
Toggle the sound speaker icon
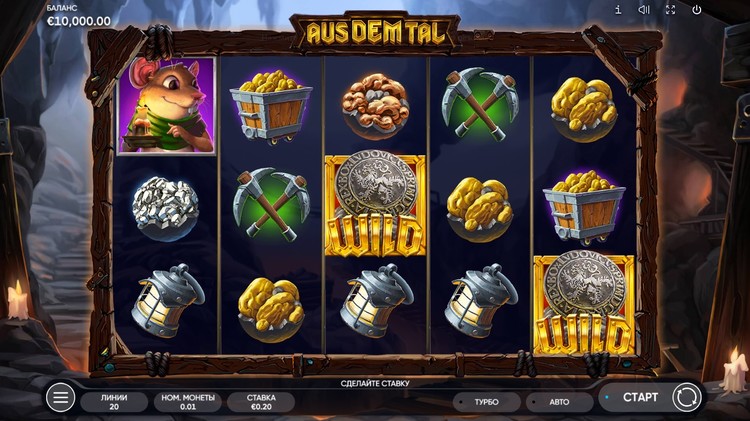click(x=644, y=10)
